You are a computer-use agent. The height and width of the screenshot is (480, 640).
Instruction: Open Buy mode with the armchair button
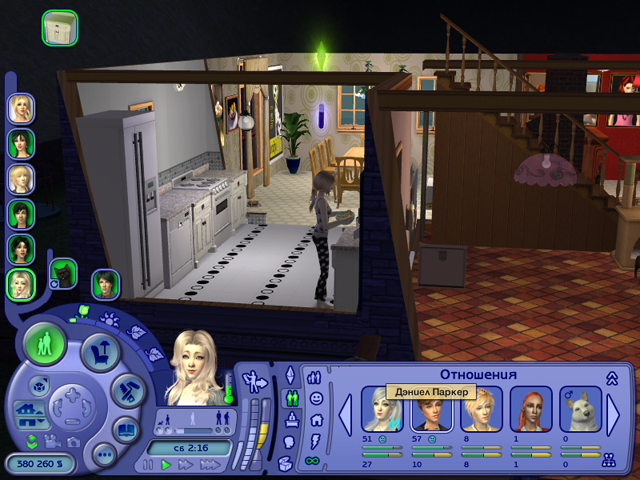coord(99,350)
